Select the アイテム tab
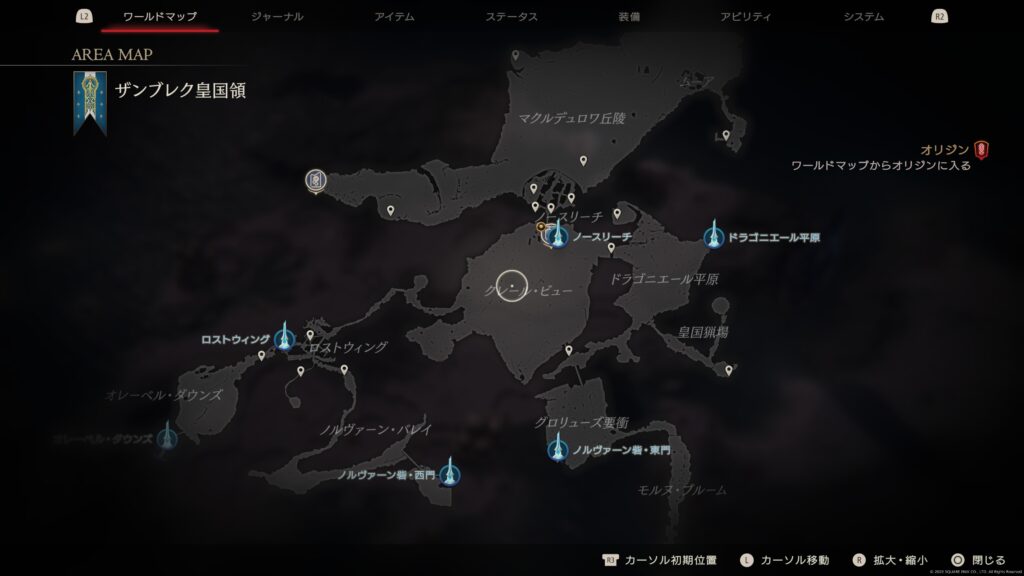 click(396, 17)
